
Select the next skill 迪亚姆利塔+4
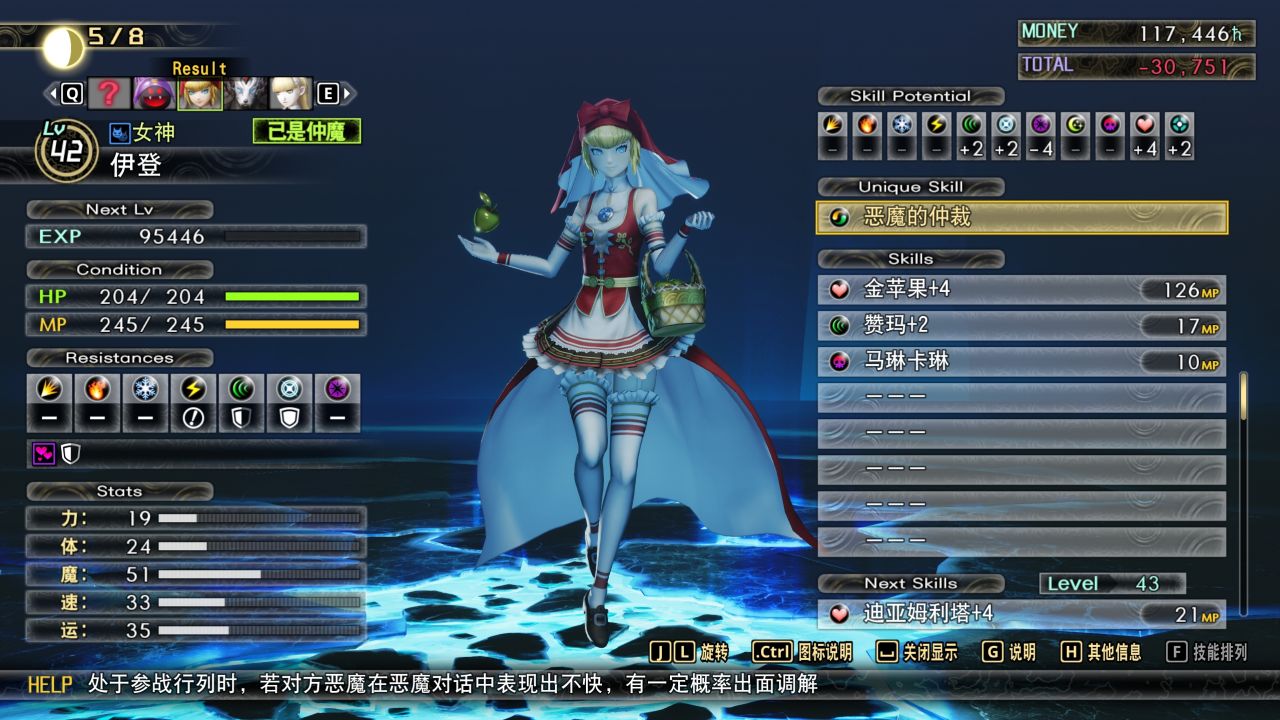[1021, 614]
